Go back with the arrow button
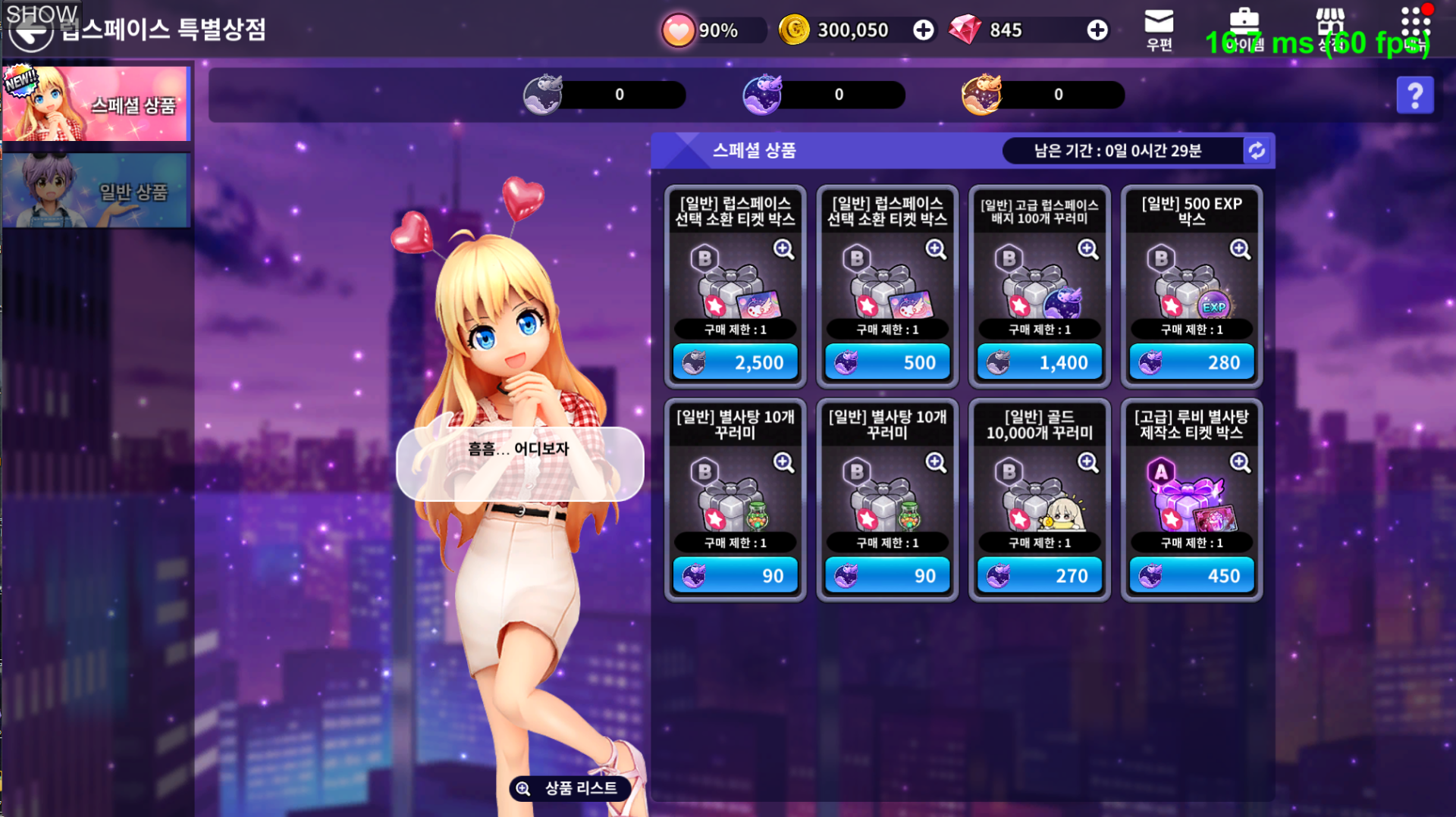The width and height of the screenshot is (1456, 817). click(x=30, y=33)
